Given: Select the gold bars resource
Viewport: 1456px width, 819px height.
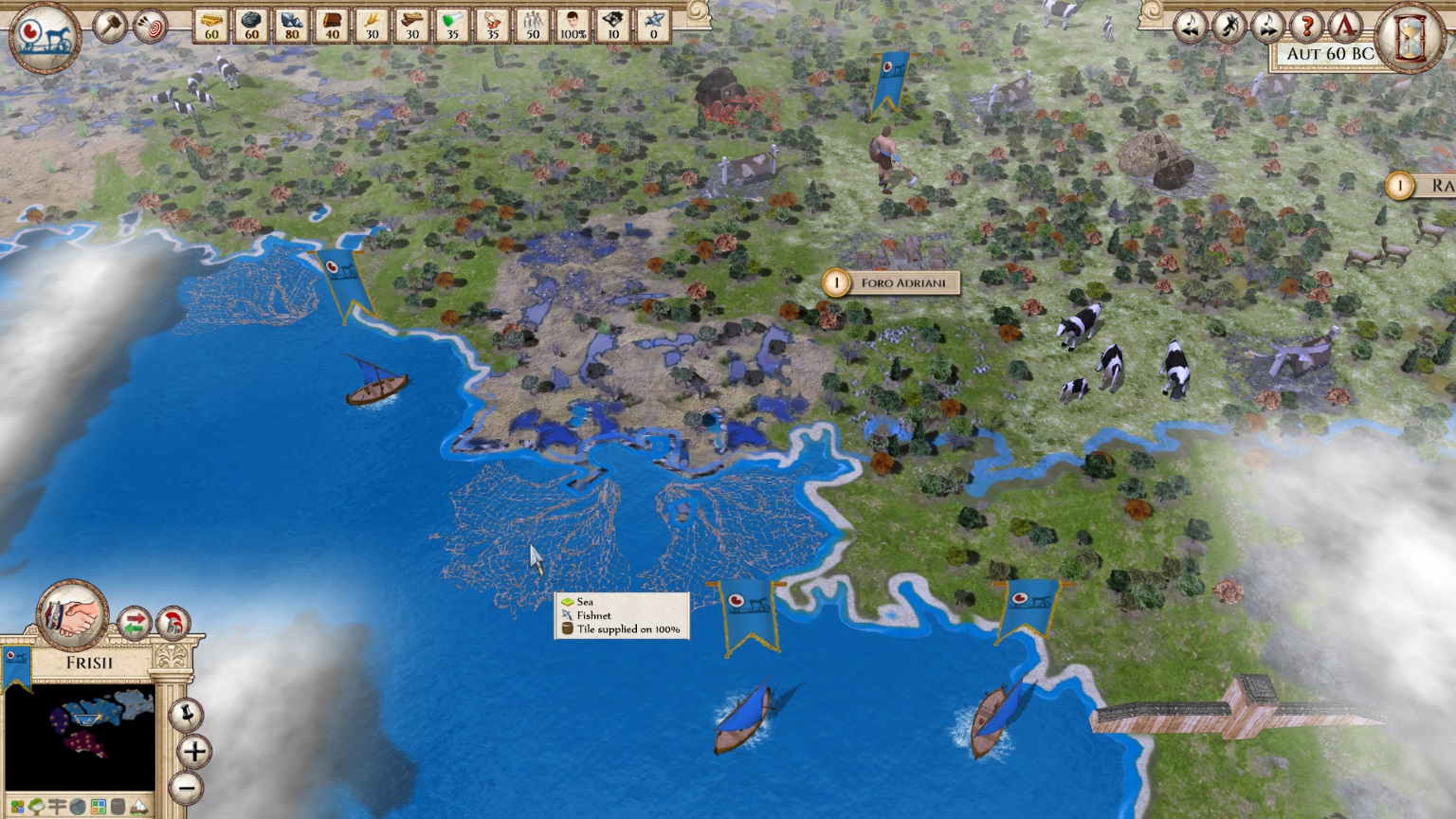Looking at the screenshot, I should pos(210,25).
